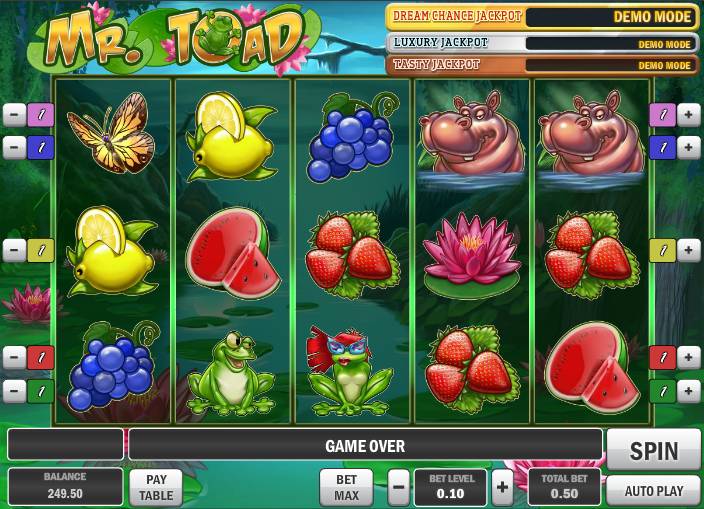Image resolution: width=704 pixels, height=509 pixels.
Task: Click plus button beside purple payline marker
Action: [689, 114]
